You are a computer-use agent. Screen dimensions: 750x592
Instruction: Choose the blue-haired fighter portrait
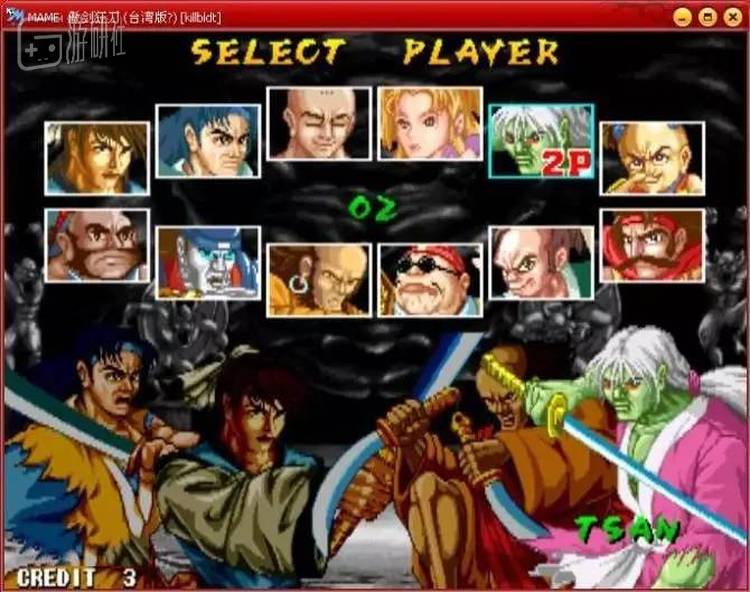coord(208,141)
